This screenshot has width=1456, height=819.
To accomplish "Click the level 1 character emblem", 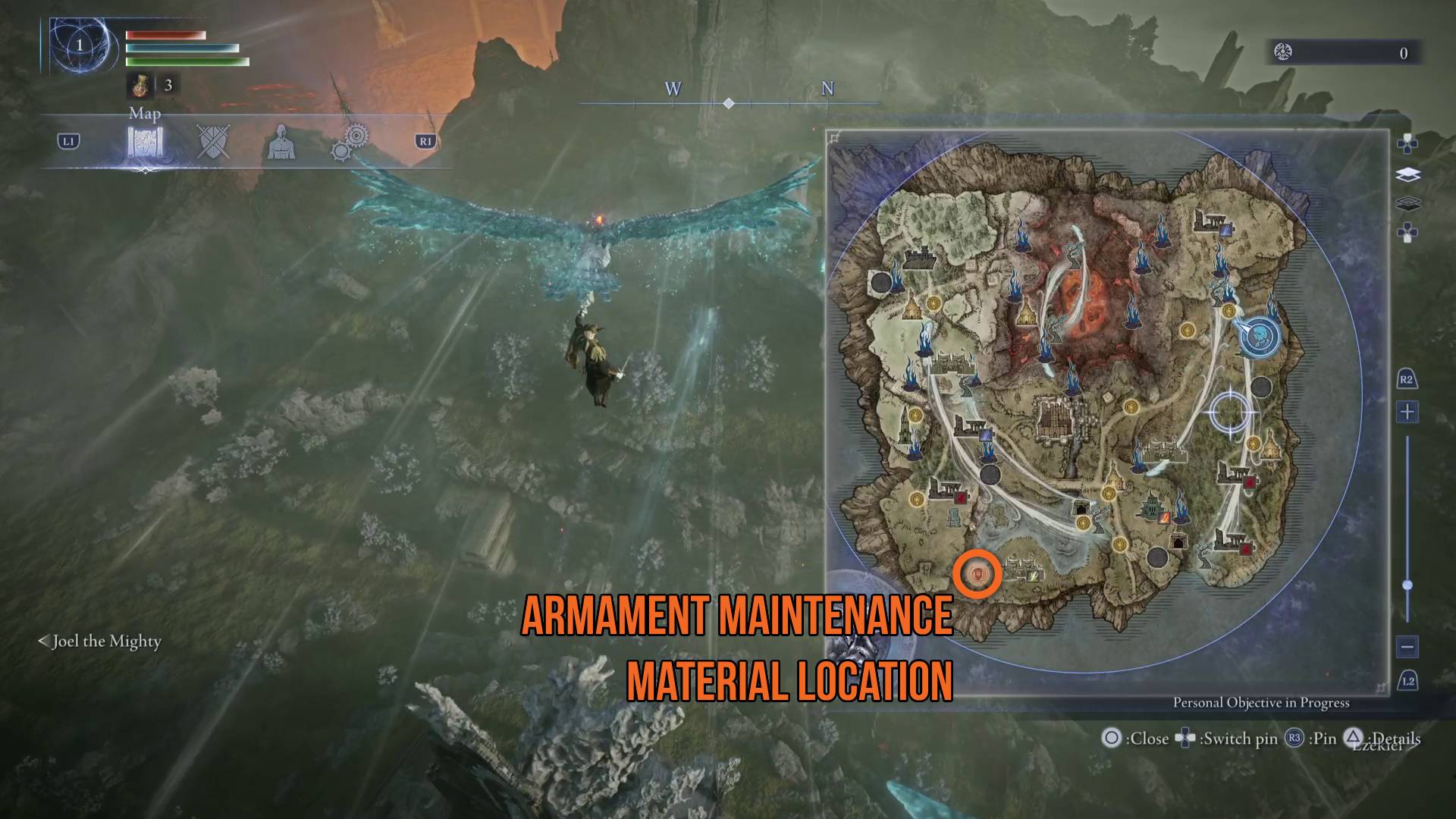I will [79, 46].
